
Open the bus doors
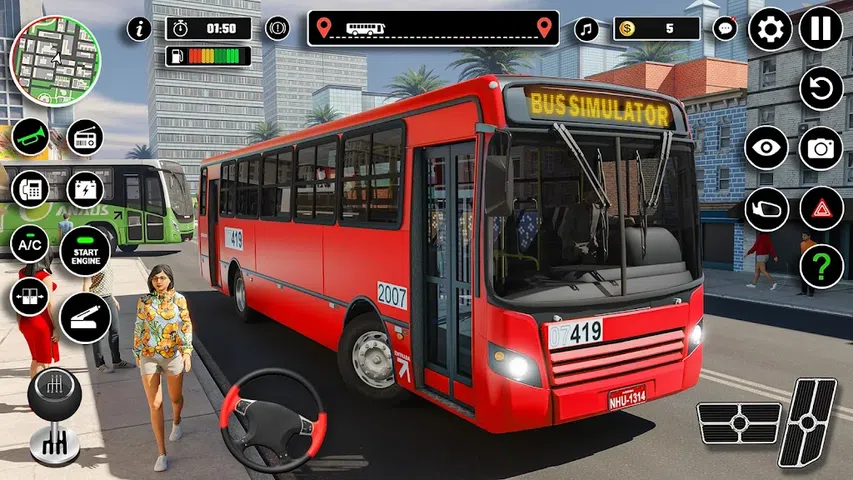point(30,296)
